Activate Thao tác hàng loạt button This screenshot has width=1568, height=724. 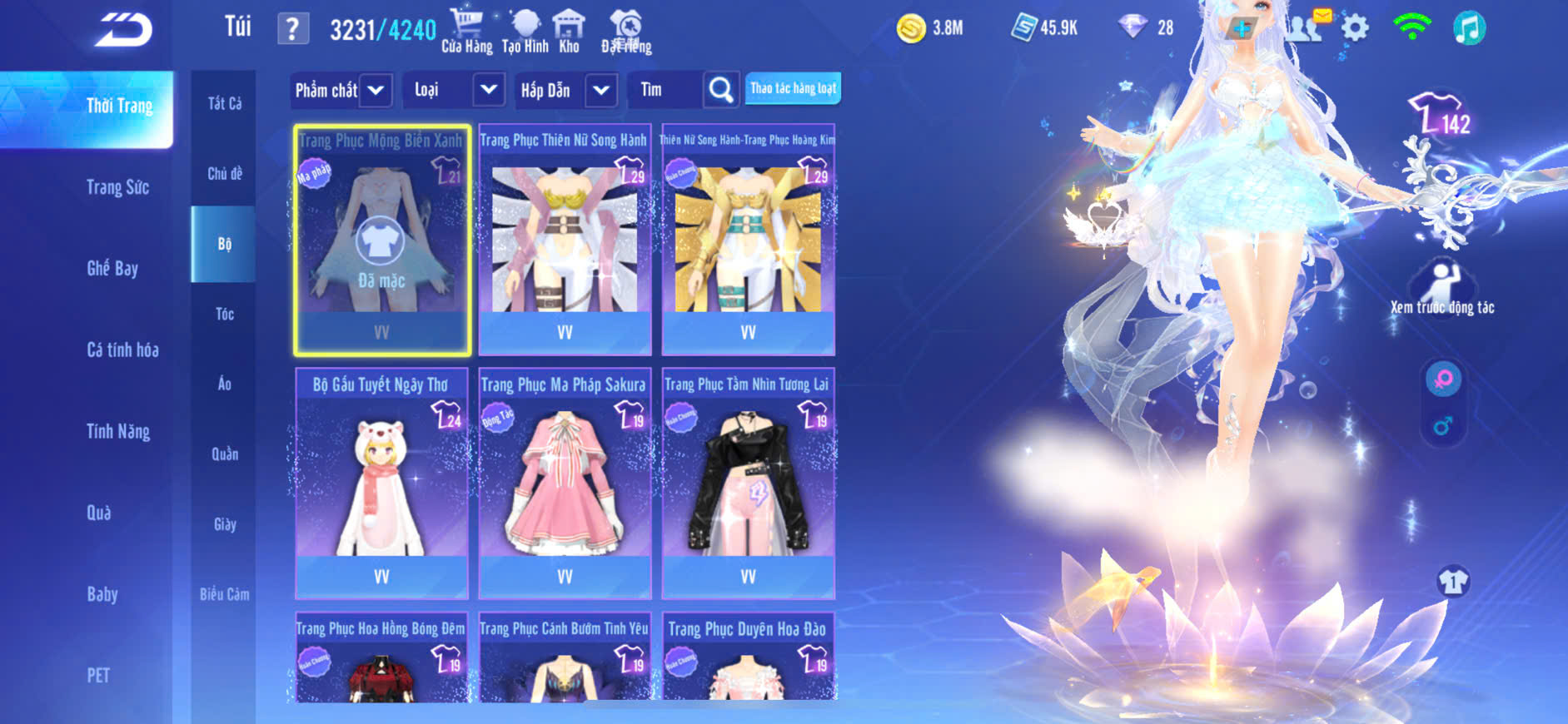pyautogui.click(x=793, y=88)
